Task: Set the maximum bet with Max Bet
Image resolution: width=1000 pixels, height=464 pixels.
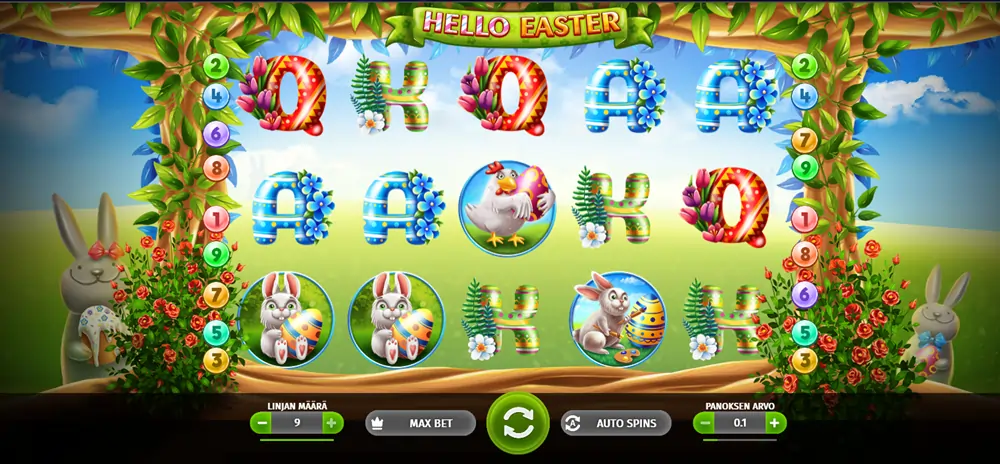Action: click(419, 423)
